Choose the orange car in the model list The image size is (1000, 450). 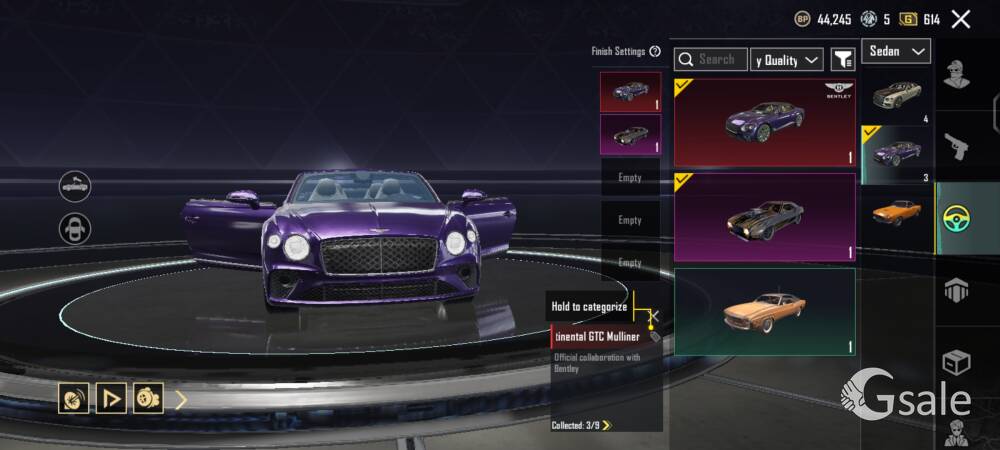pyautogui.click(x=896, y=213)
